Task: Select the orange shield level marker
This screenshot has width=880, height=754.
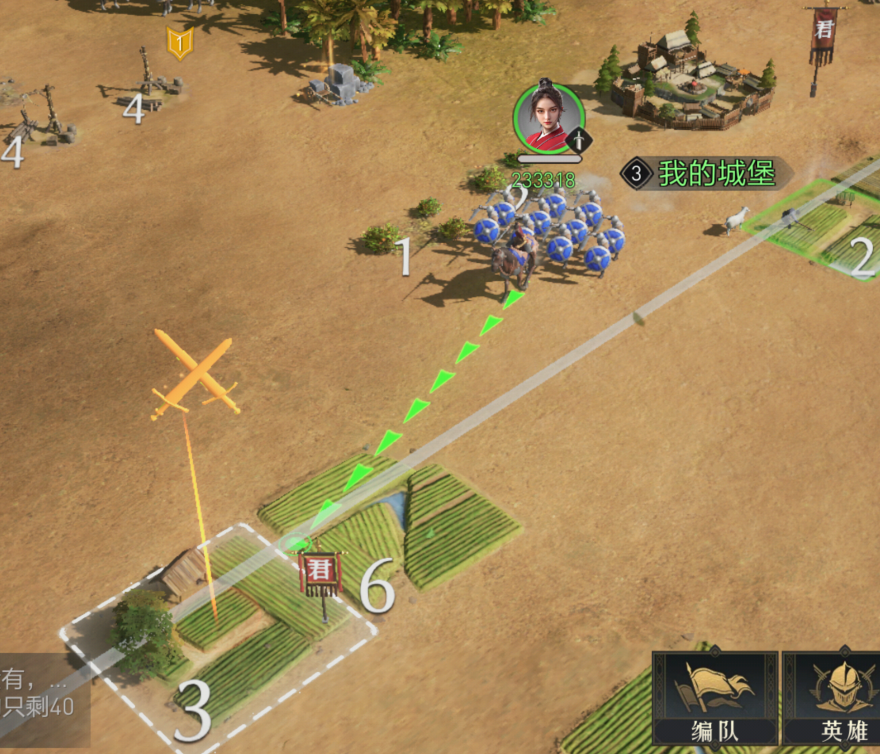Action: (180, 43)
